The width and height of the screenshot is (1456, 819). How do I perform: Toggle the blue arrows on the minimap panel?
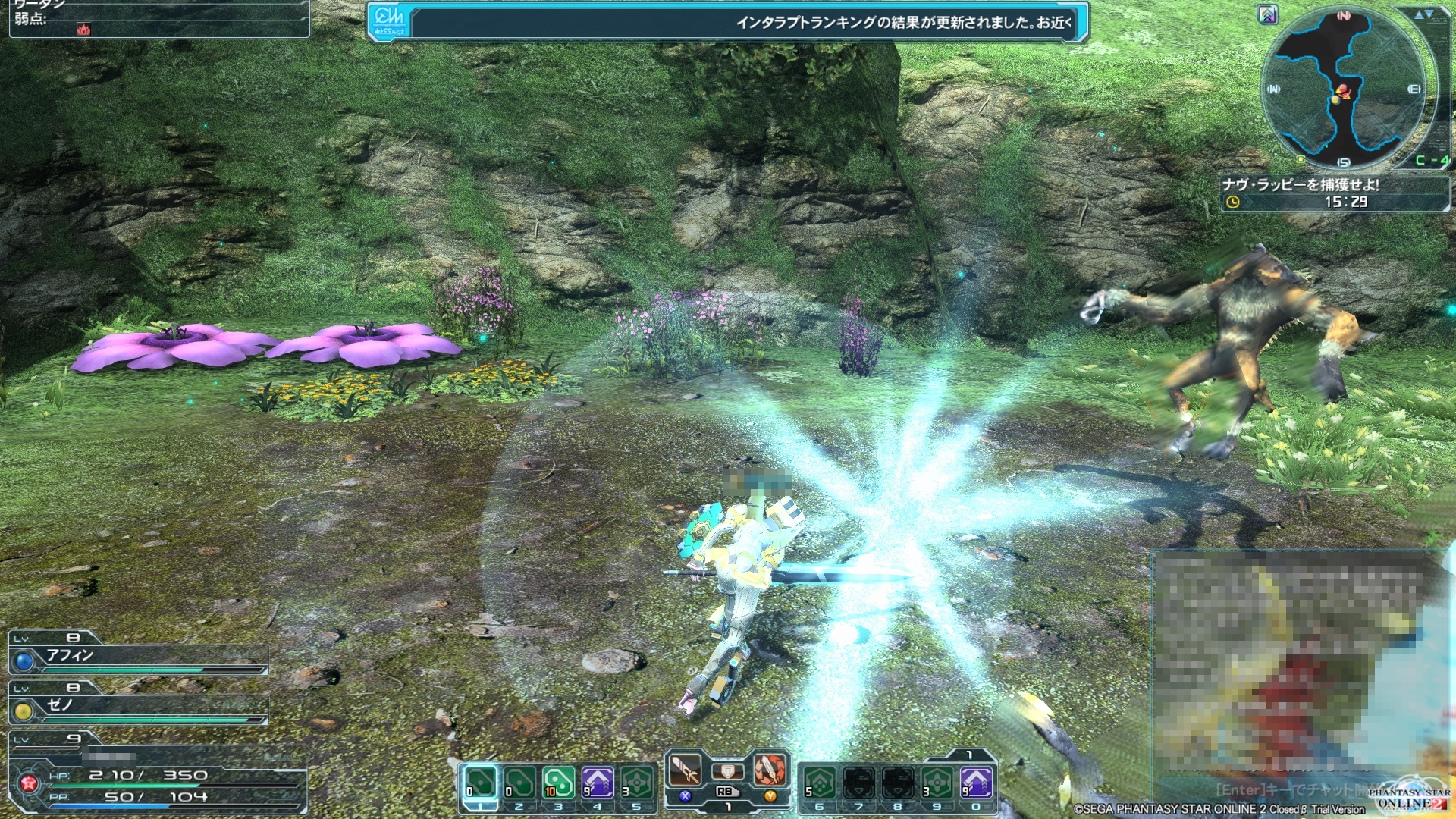(x=1423, y=14)
